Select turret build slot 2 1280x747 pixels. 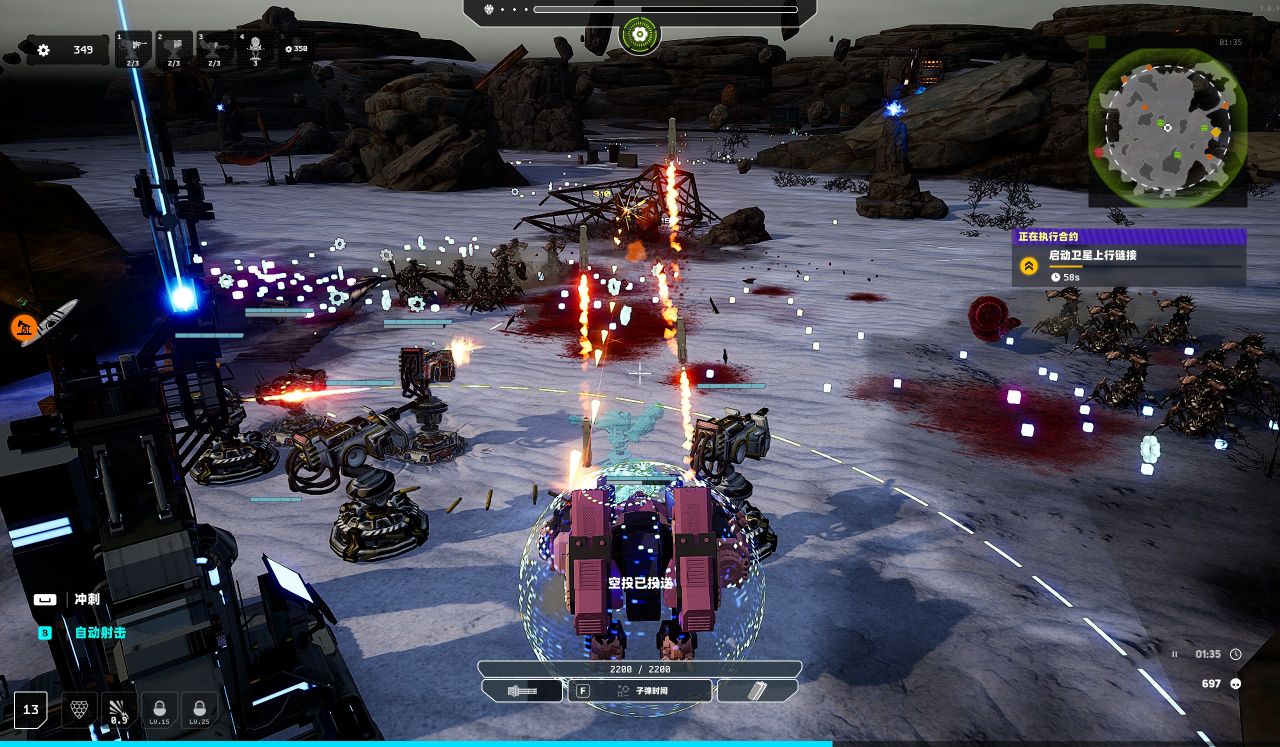173,49
